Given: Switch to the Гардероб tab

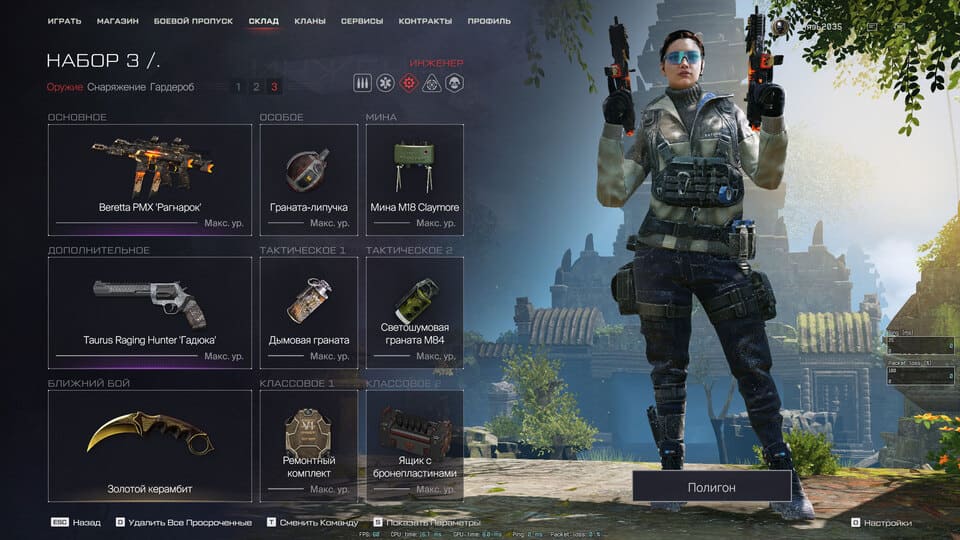Looking at the screenshot, I should pos(172,87).
